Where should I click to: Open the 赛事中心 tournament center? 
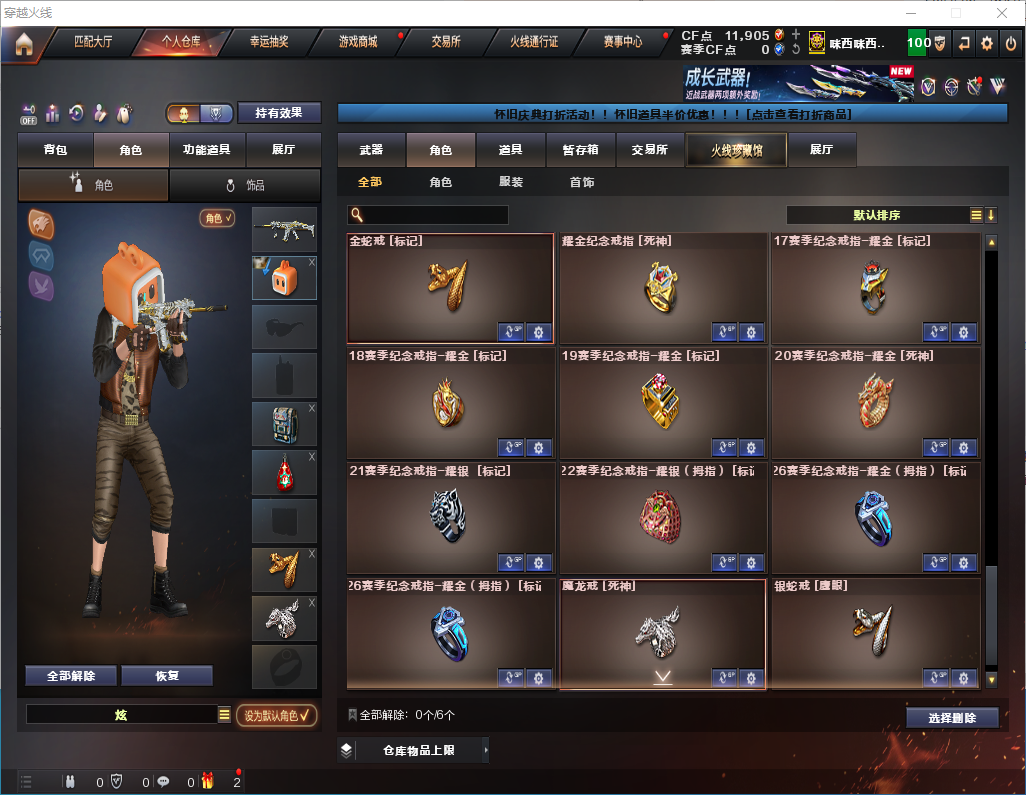coord(622,43)
